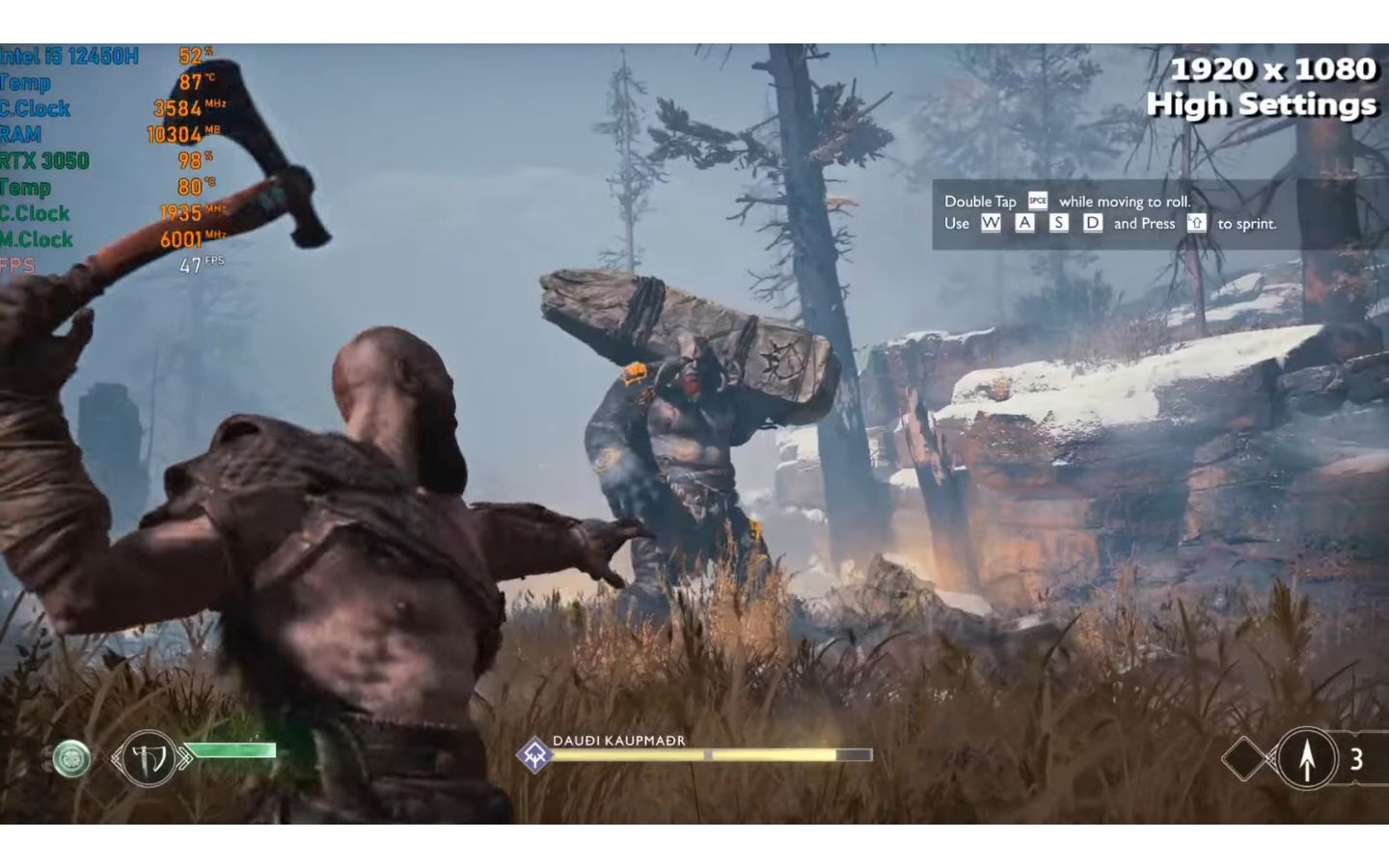Click the High Settings text
1389x868 pixels.
(1262, 104)
